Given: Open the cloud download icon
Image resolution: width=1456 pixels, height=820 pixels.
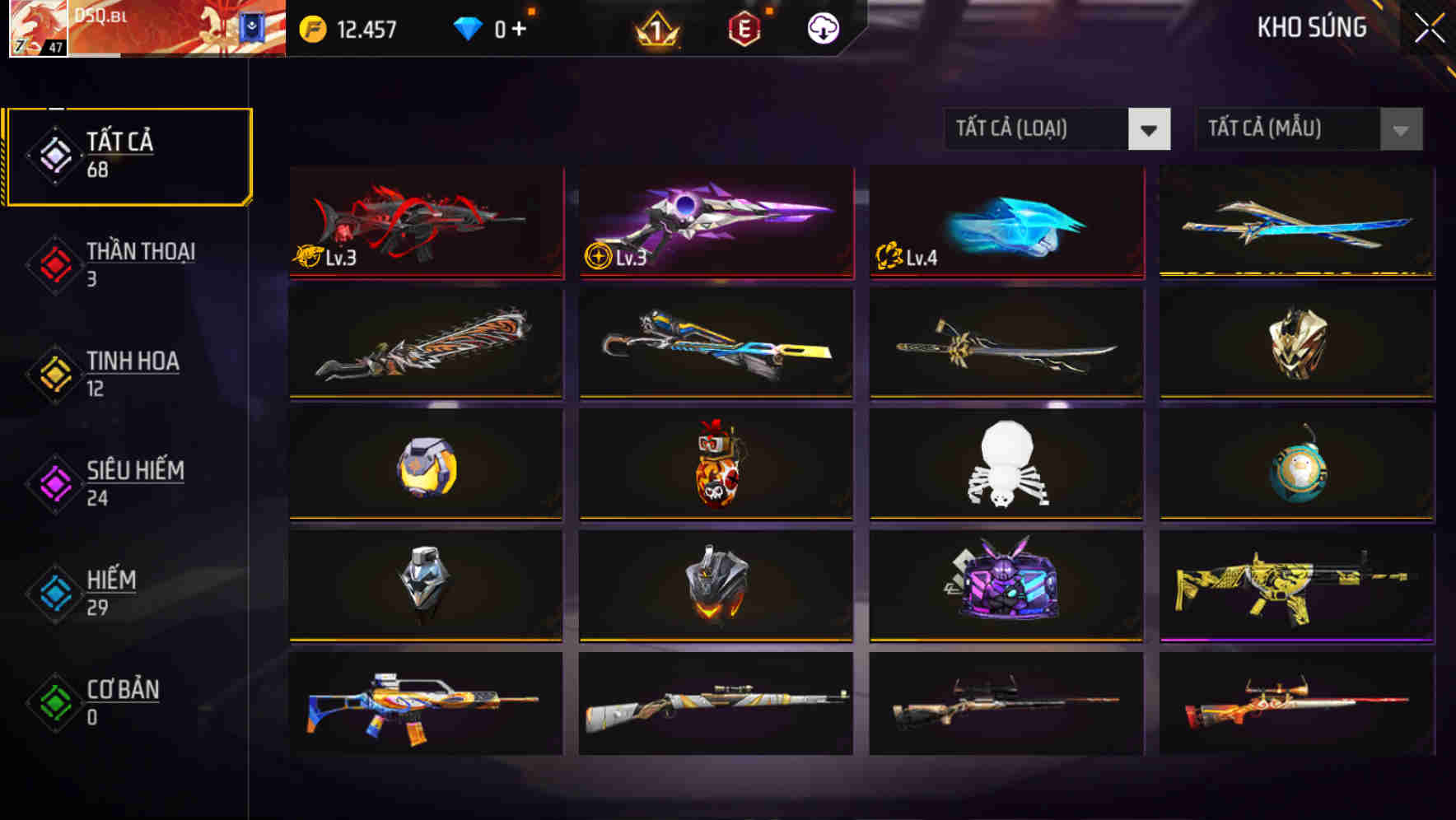Looking at the screenshot, I should pos(821,26).
